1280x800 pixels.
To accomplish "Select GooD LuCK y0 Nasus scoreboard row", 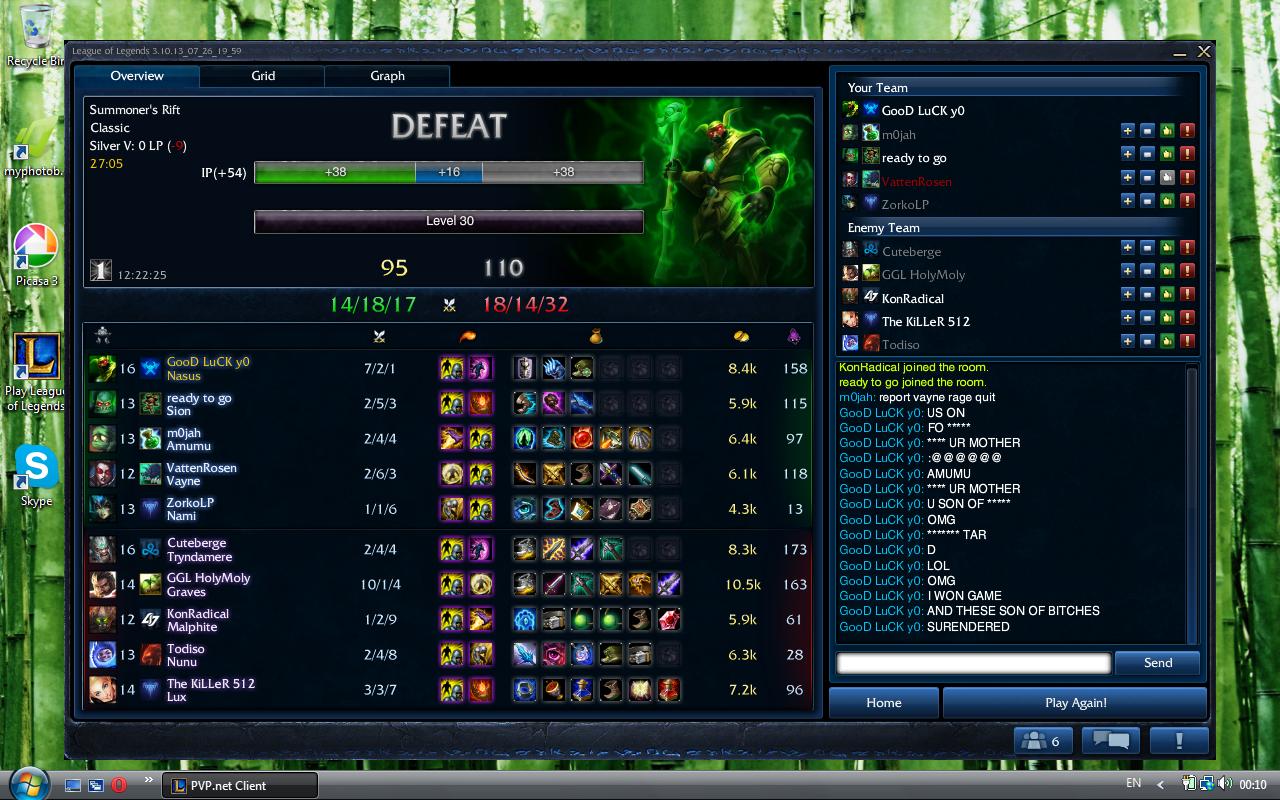I will [448, 368].
